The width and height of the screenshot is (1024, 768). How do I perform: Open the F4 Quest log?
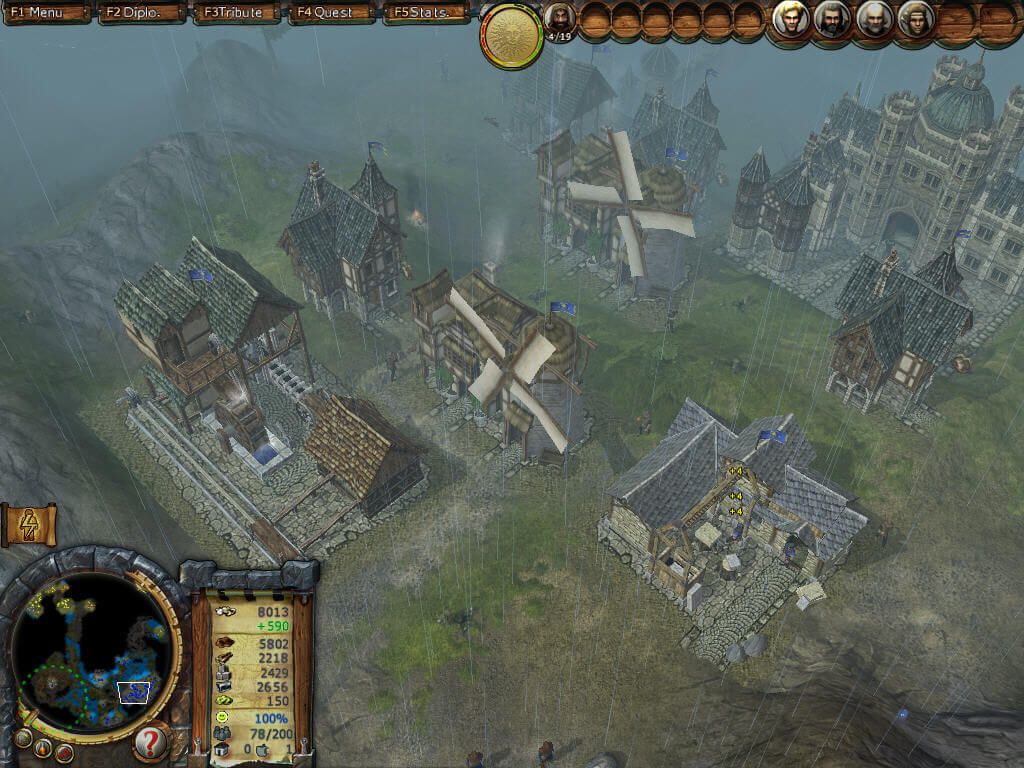coord(332,13)
